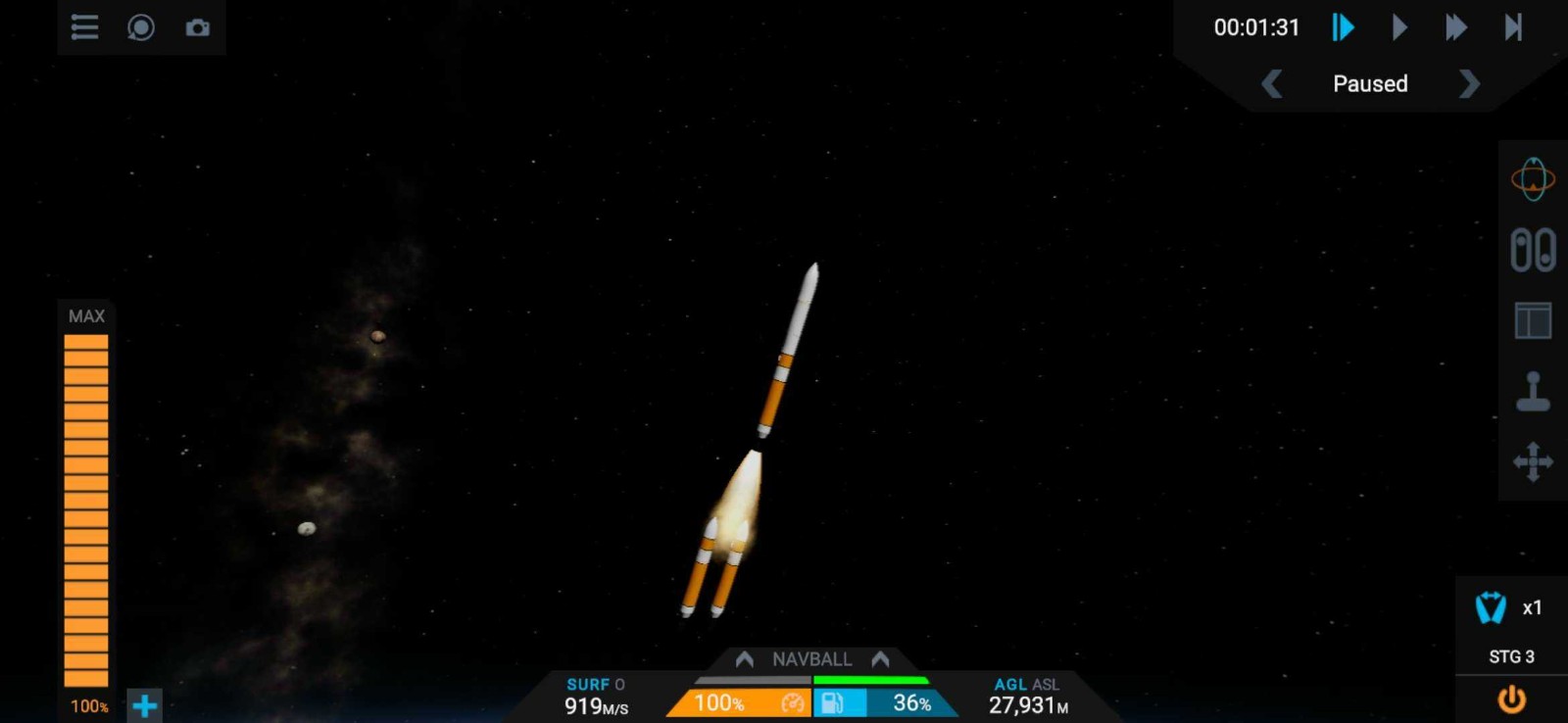
Task: Click the left chevron beside Paused
Action: click(x=1271, y=85)
